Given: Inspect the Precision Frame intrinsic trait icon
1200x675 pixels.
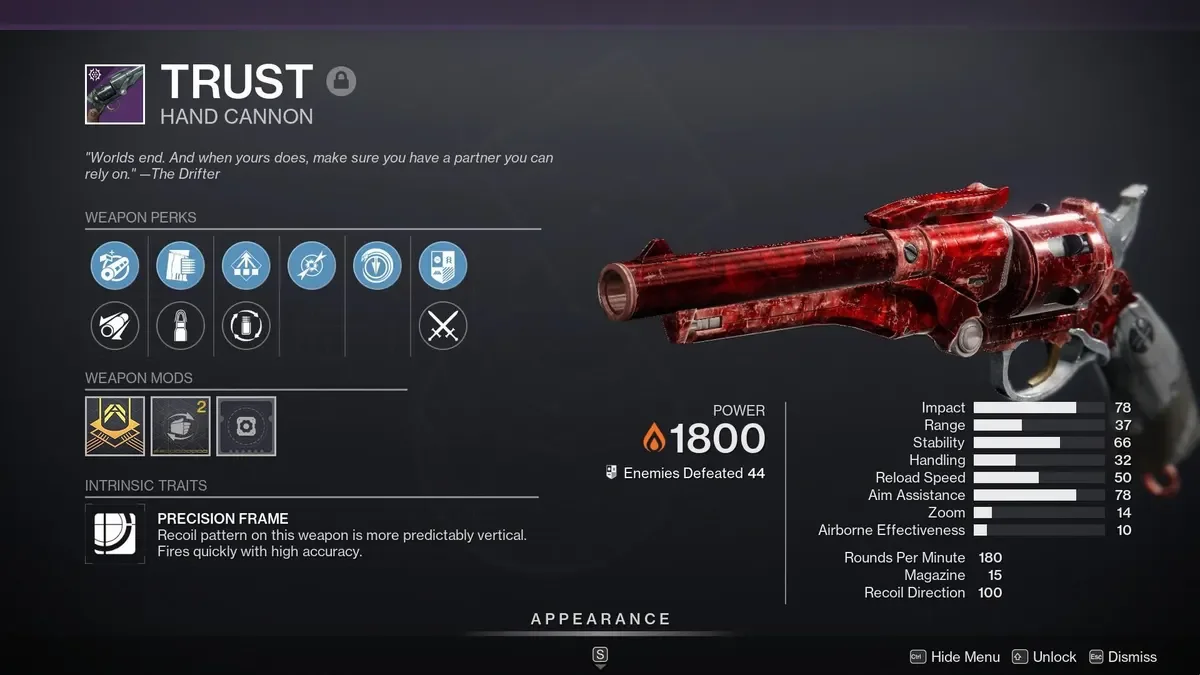Looking at the screenshot, I should (115, 533).
